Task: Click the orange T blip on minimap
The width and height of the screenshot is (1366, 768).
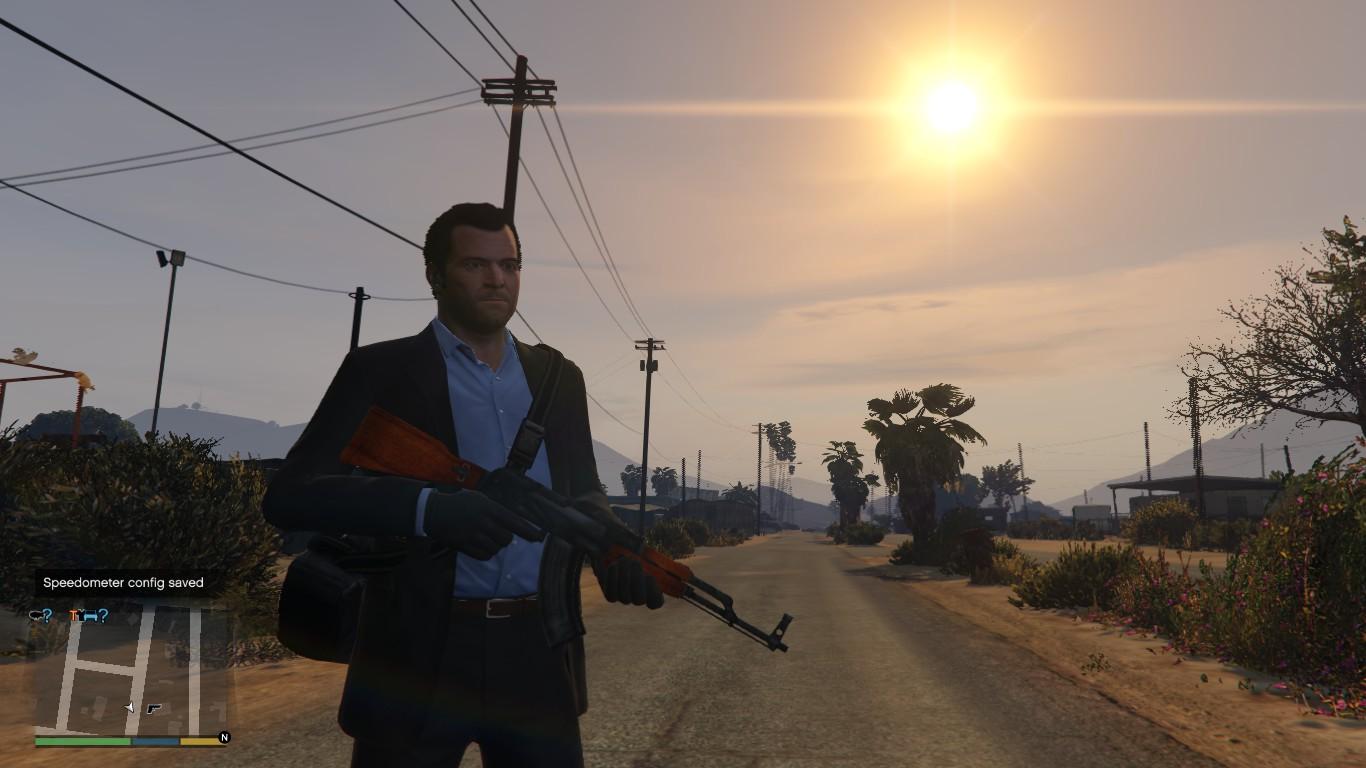Action: tap(74, 615)
